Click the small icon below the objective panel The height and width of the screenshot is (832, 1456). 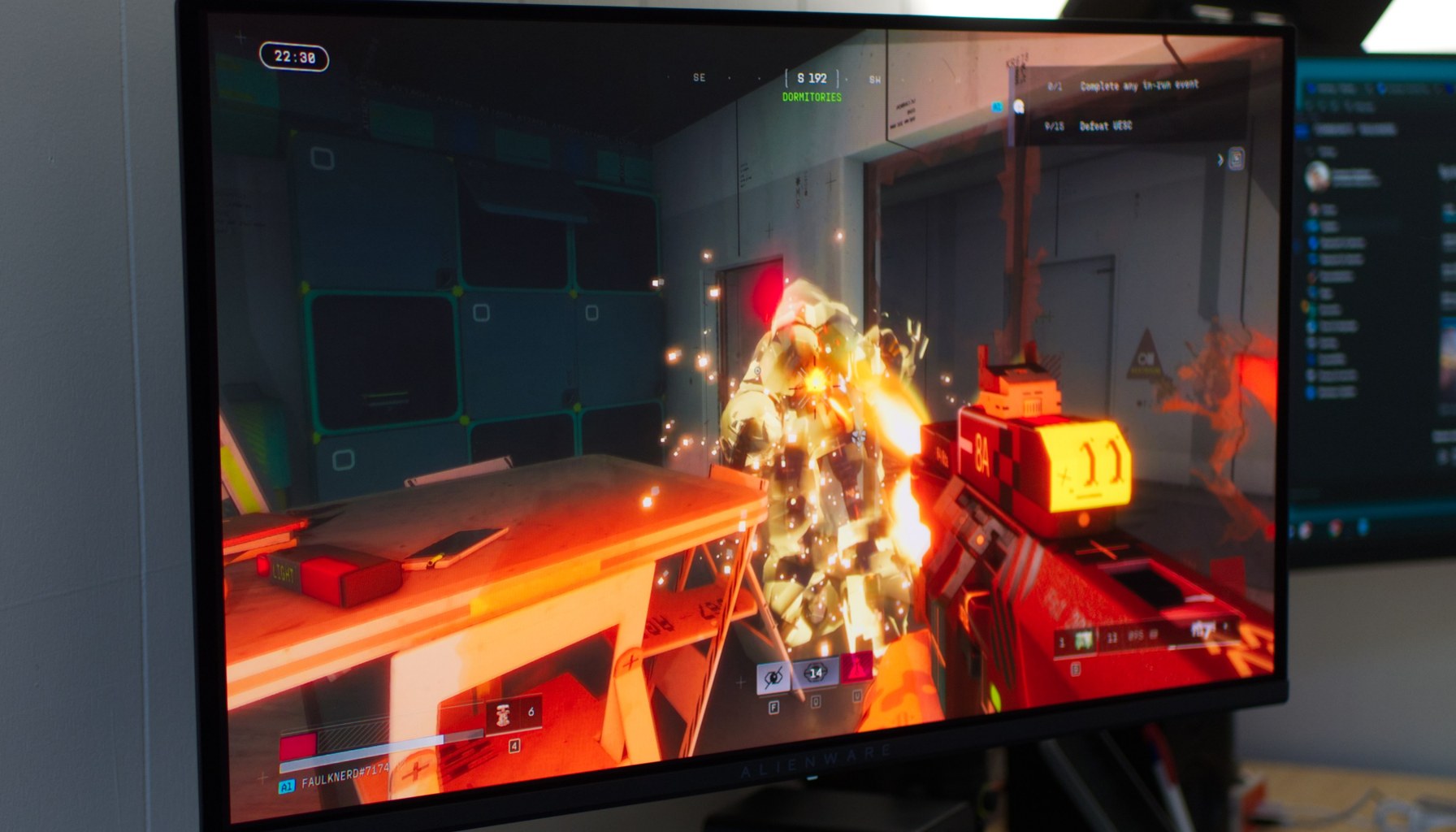coord(1236,158)
